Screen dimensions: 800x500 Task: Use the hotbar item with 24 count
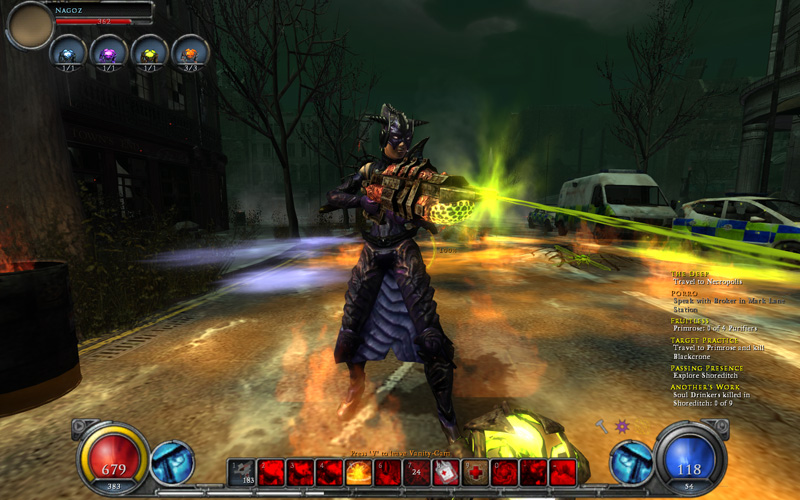(x=417, y=473)
